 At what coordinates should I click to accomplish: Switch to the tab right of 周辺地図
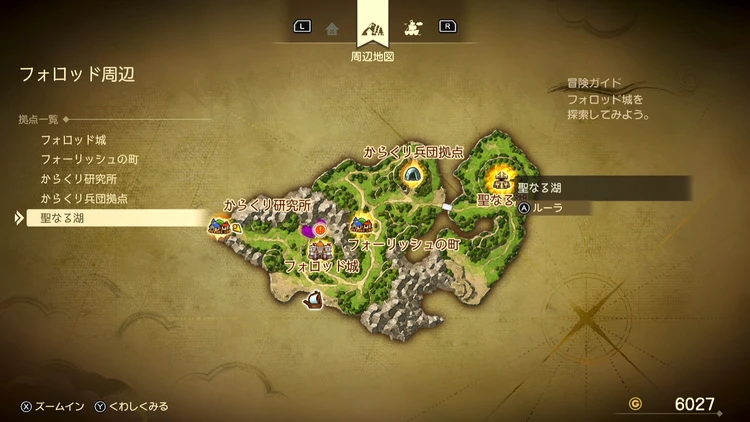point(411,28)
